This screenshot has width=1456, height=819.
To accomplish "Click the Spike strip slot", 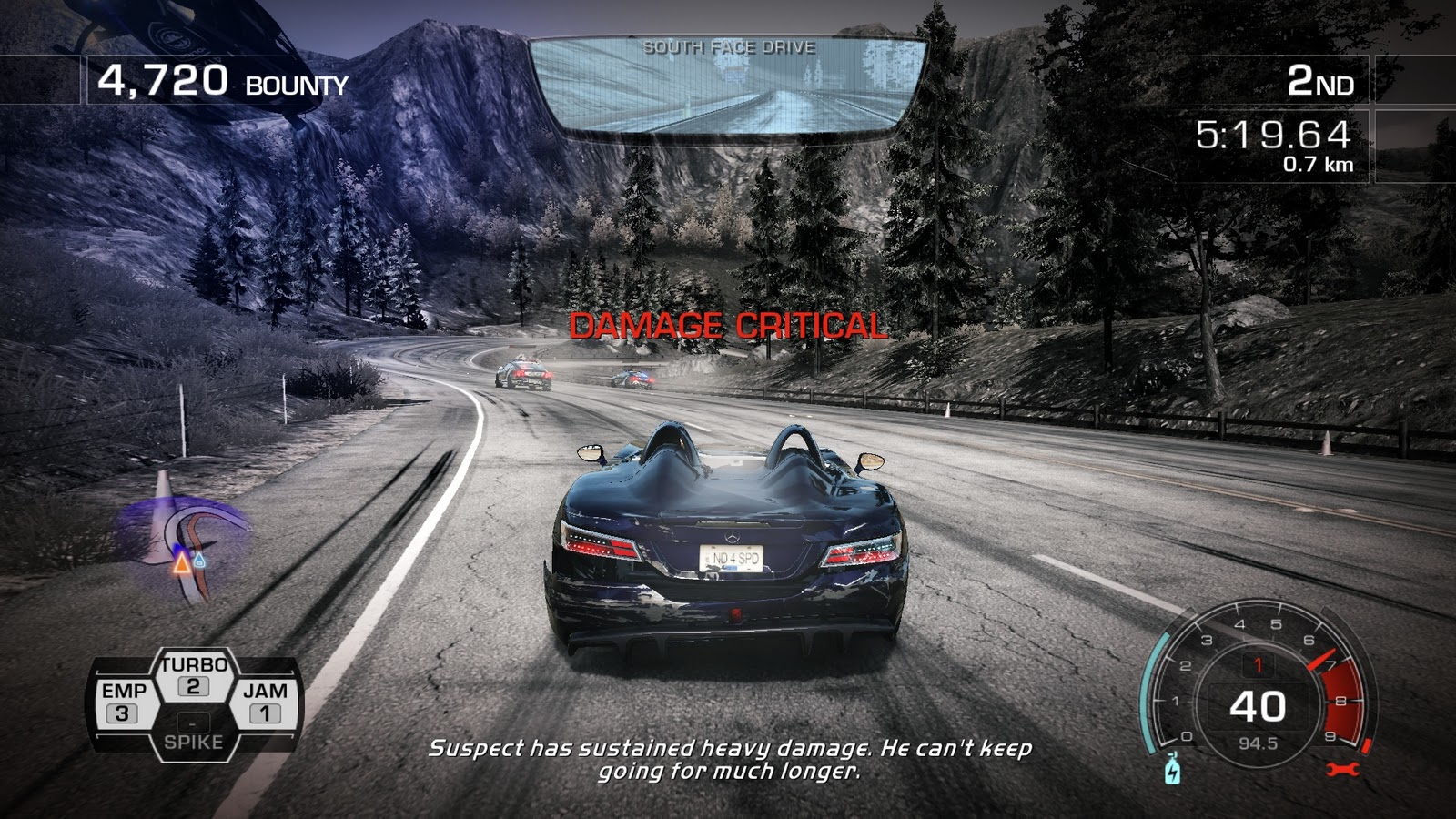I will click(x=193, y=733).
